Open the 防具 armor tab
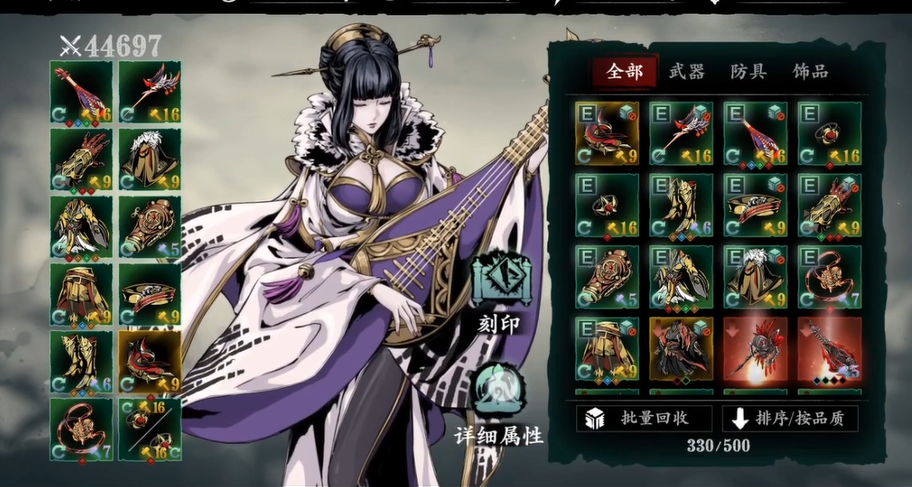 pos(748,71)
